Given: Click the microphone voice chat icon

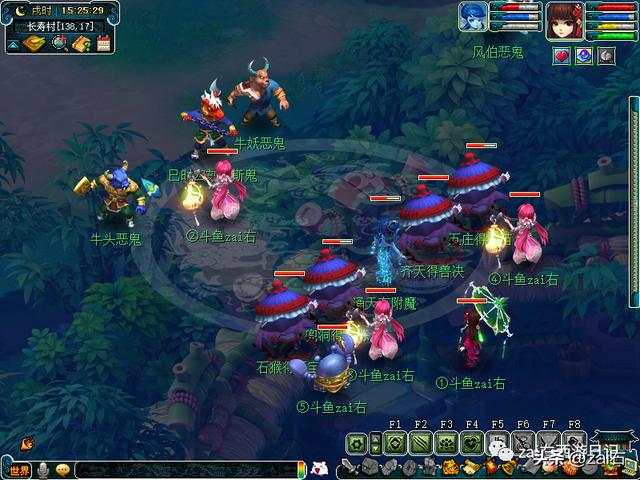Looking at the screenshot, I should tap(43, 470).
